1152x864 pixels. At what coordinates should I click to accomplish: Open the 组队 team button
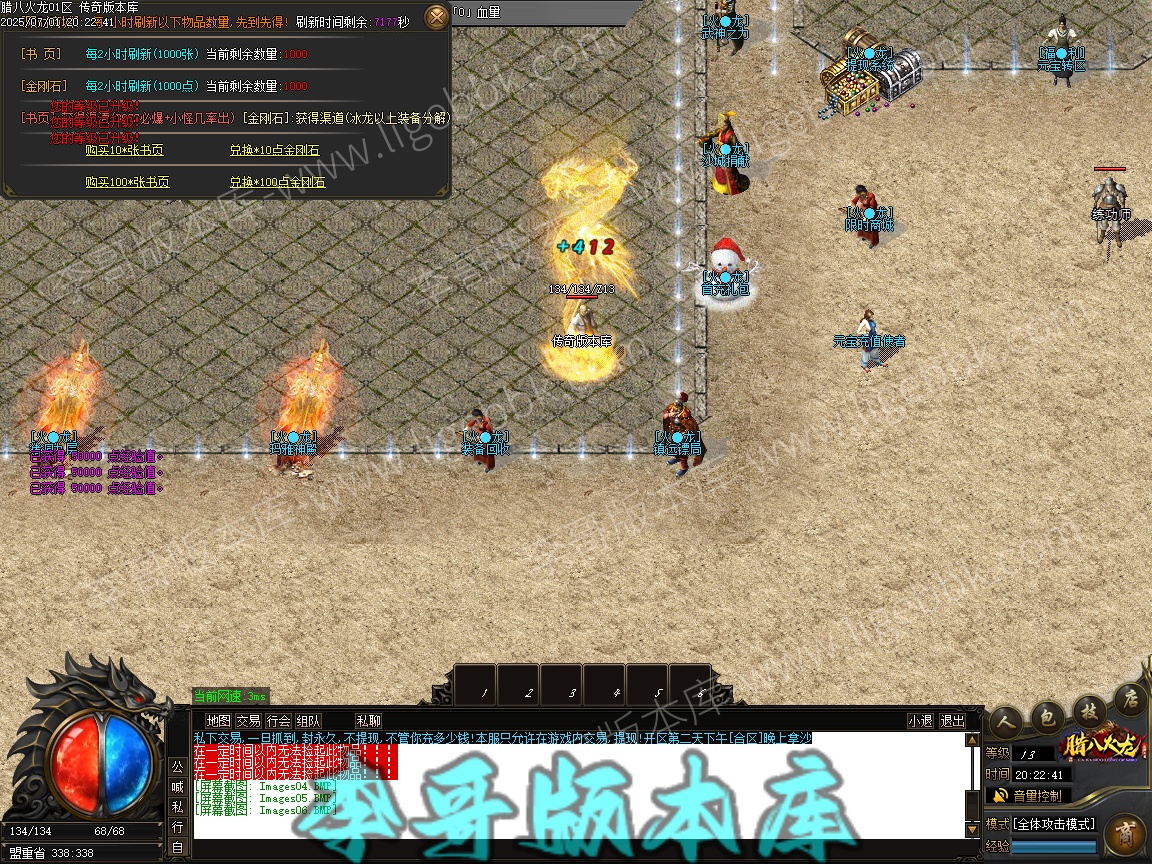pos(308,720)
